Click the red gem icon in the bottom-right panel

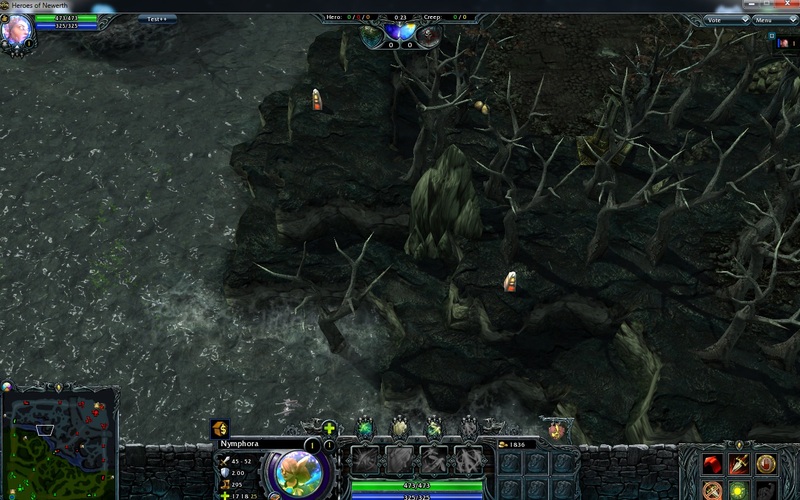712,463
